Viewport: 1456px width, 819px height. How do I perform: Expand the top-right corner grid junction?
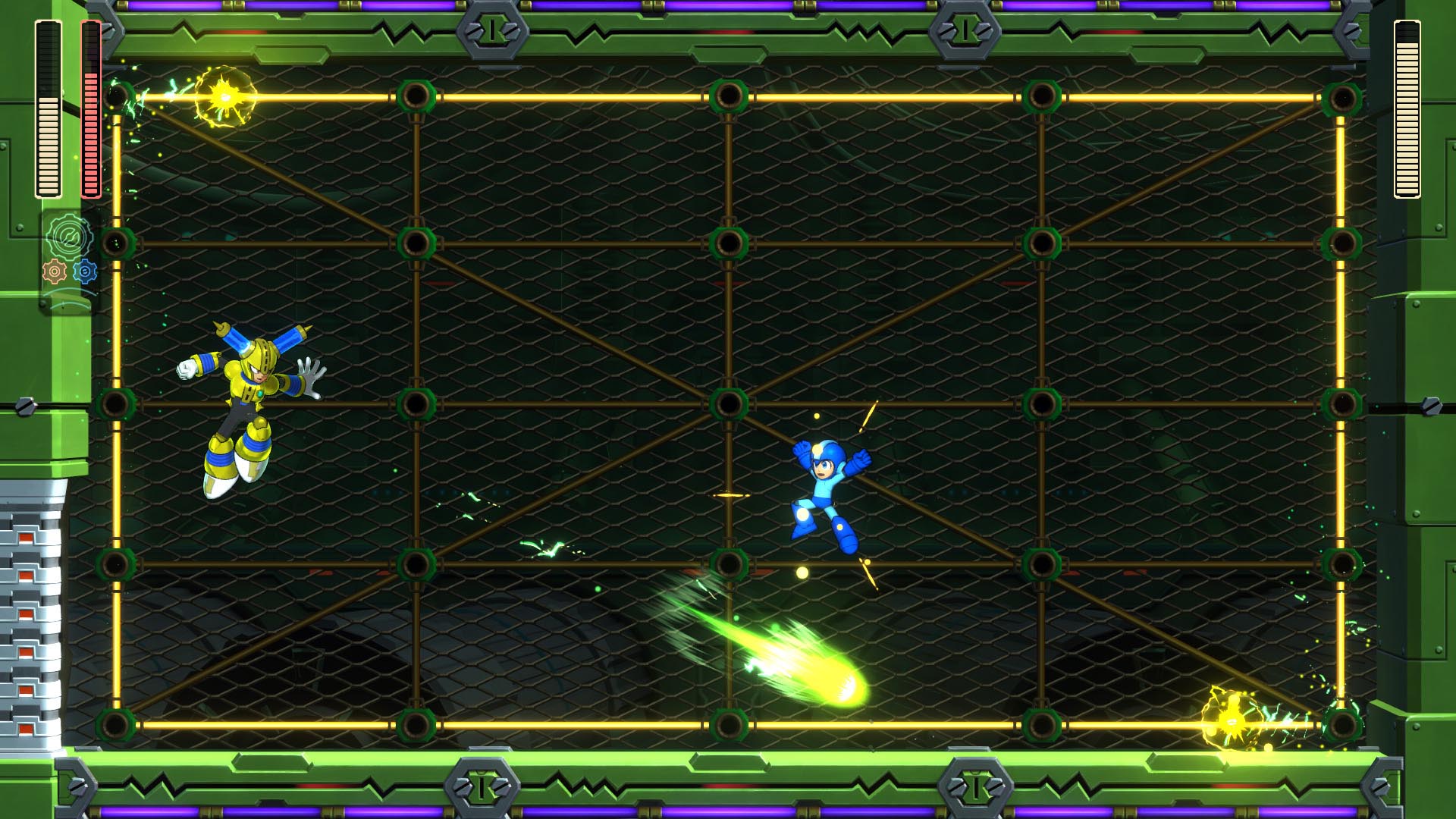pos(1344,96)
